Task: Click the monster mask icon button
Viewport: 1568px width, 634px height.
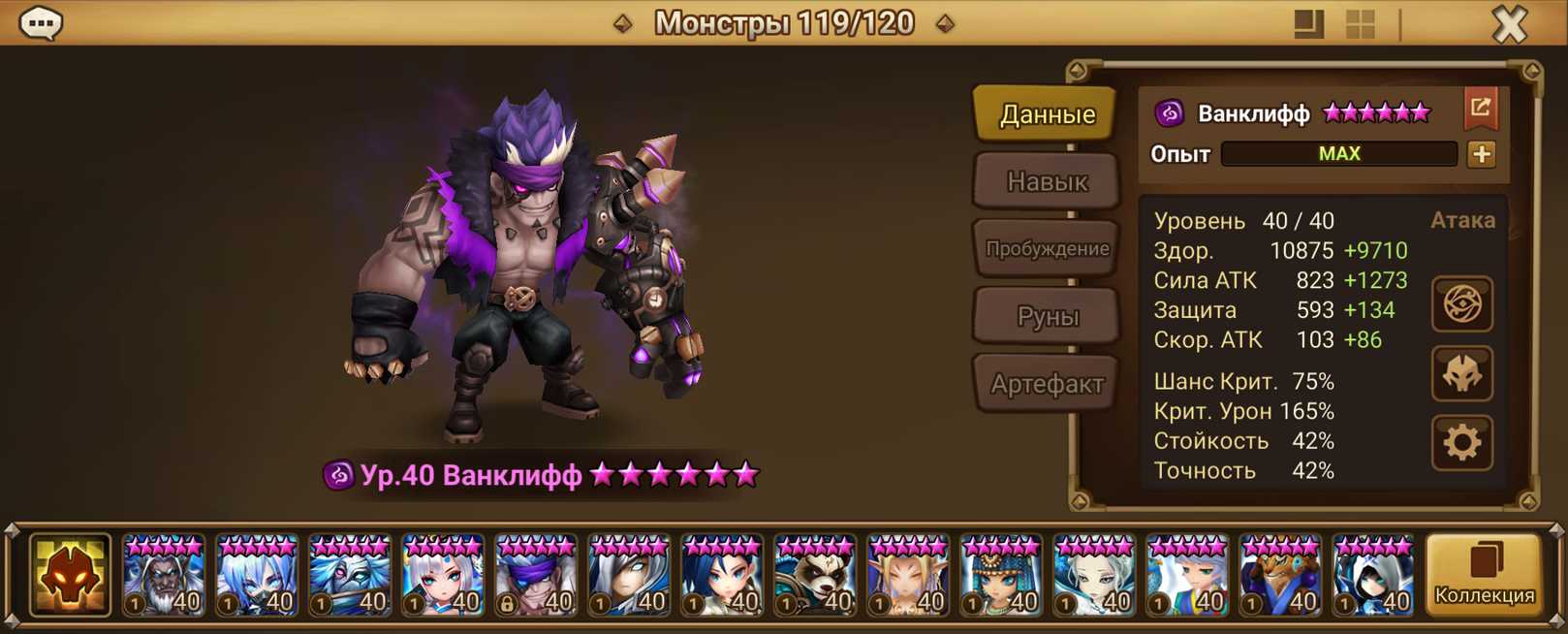Action: 1461,374
